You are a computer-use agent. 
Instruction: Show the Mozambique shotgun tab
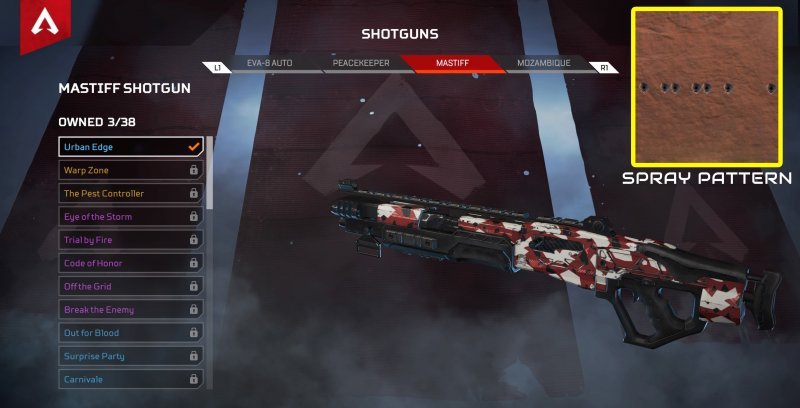pos(543,63)
